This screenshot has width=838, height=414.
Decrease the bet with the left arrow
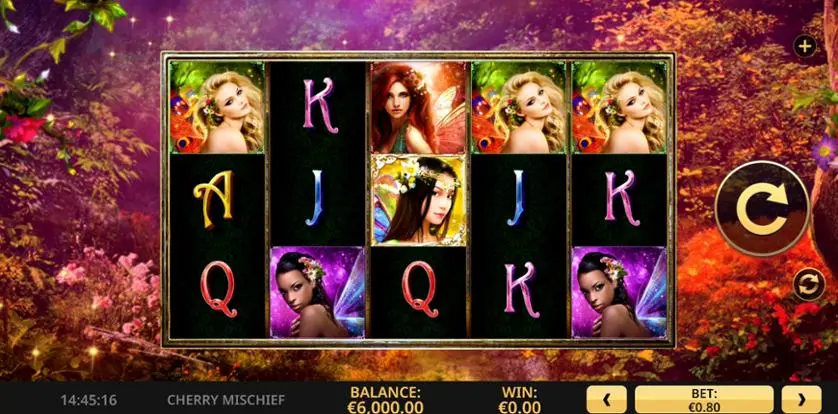click(x=606, y=400)
